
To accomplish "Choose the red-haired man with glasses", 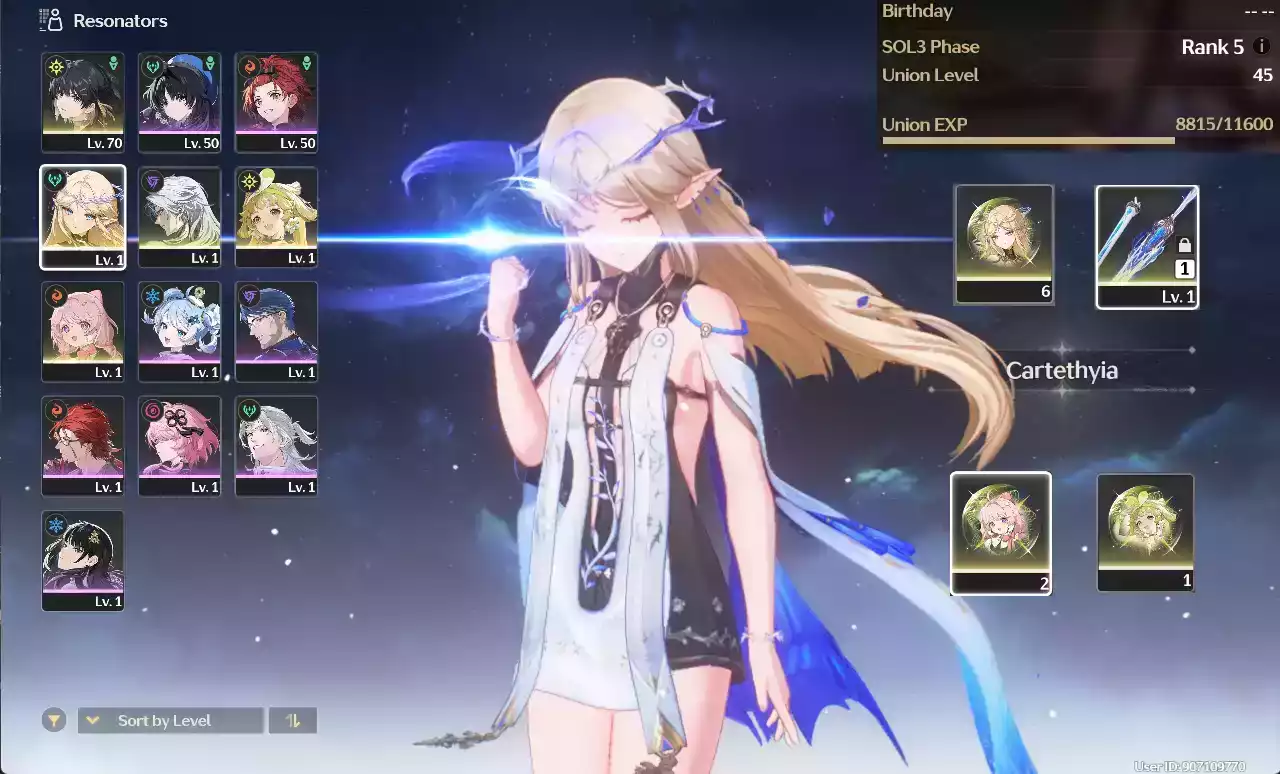I will 83,446.
